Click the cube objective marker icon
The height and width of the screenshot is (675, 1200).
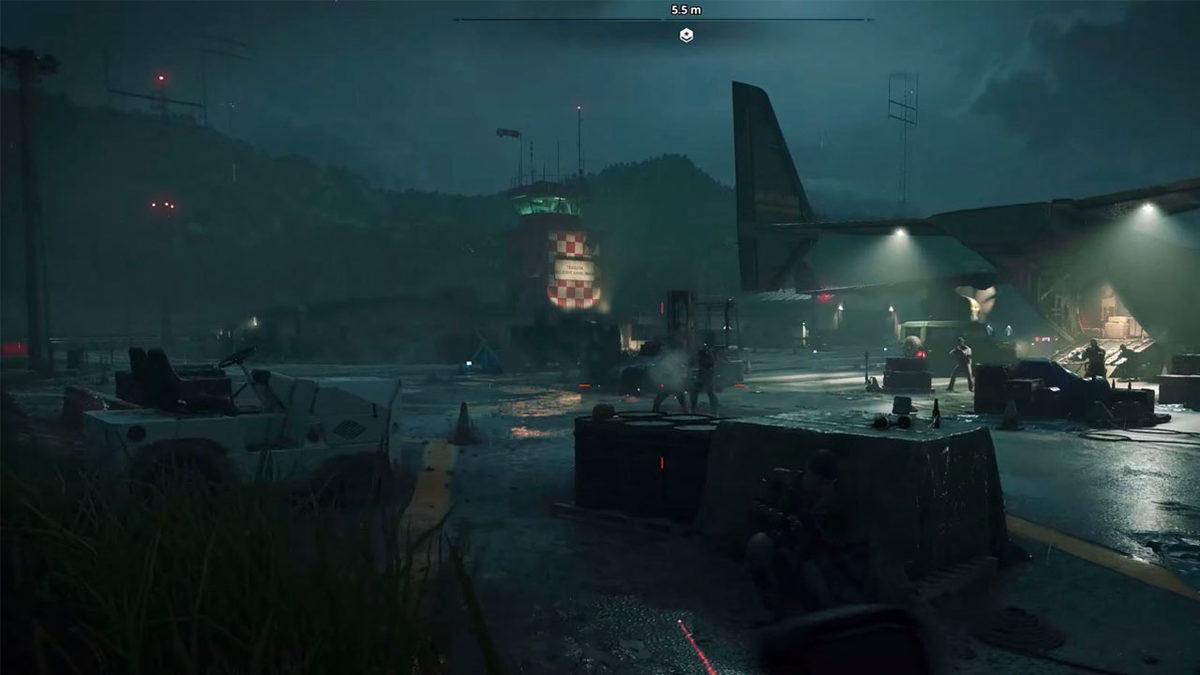point(686,35)
